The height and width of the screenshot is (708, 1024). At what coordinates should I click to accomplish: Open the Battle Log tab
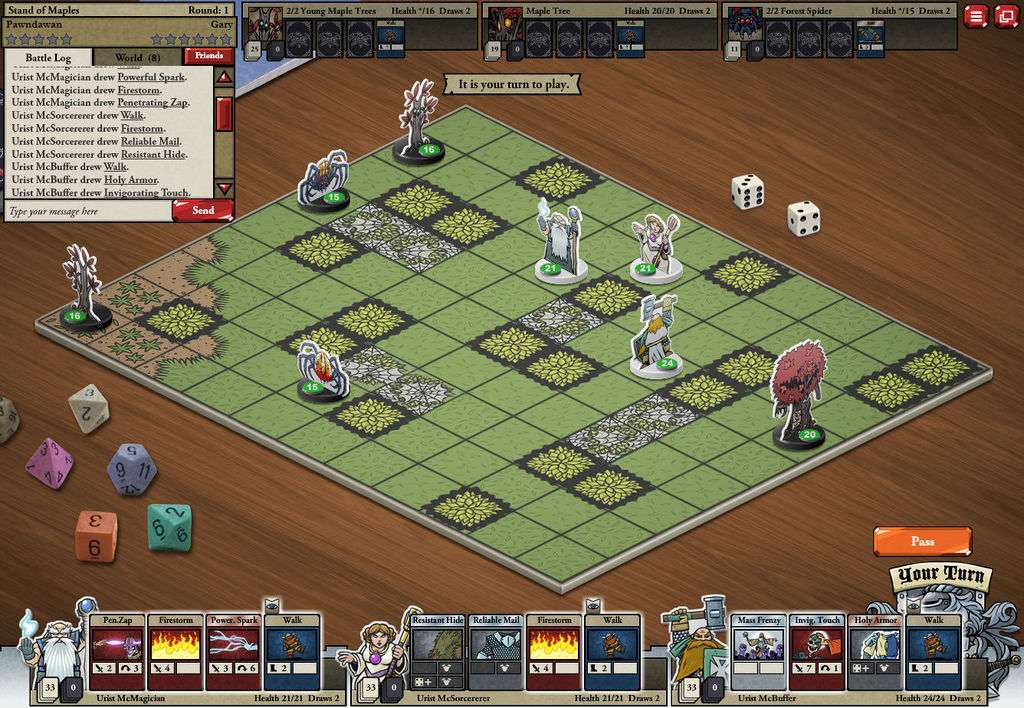pyautogui.click(x=48, y=57)
